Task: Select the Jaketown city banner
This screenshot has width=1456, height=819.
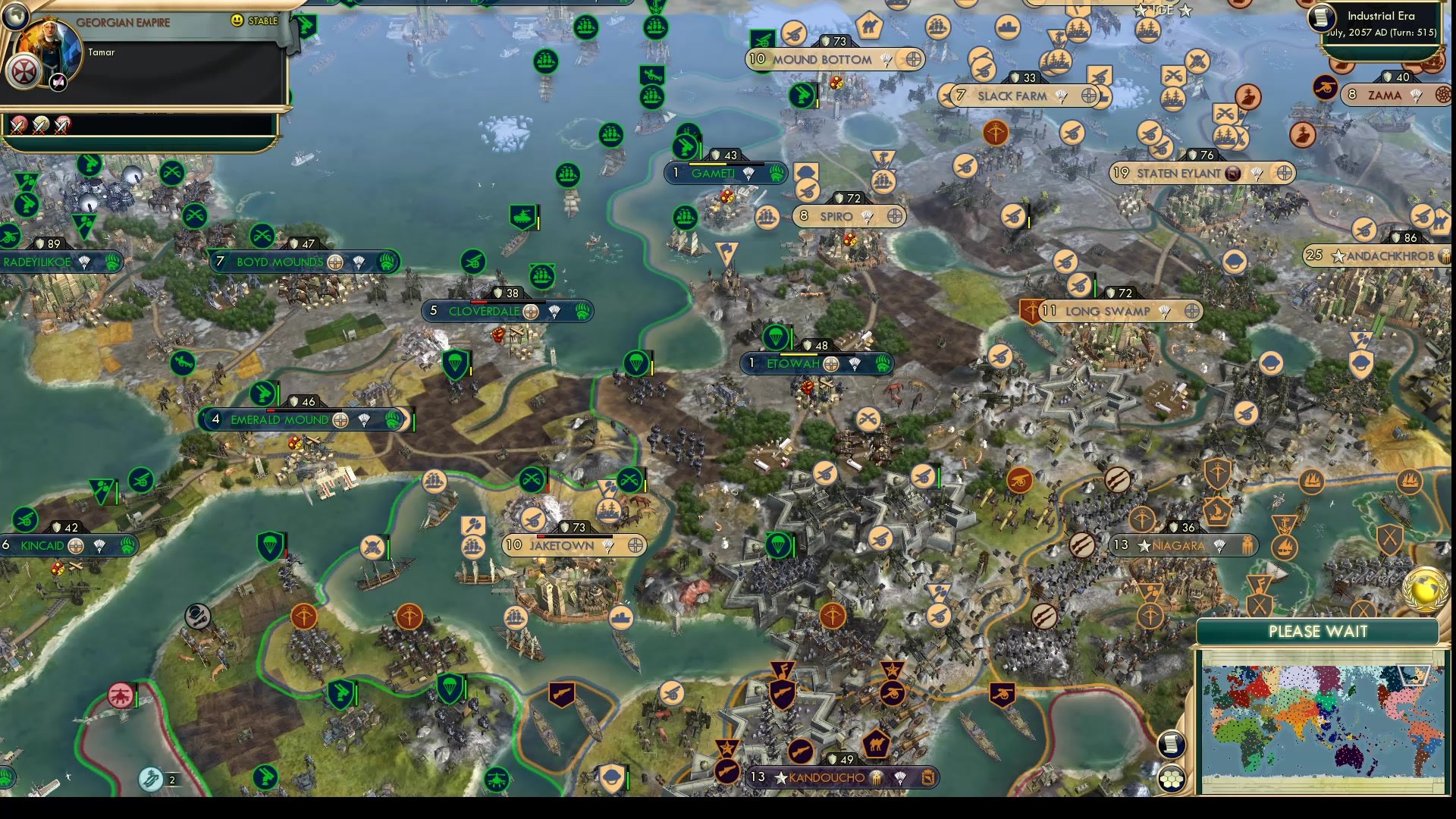Action: (574, 545)
